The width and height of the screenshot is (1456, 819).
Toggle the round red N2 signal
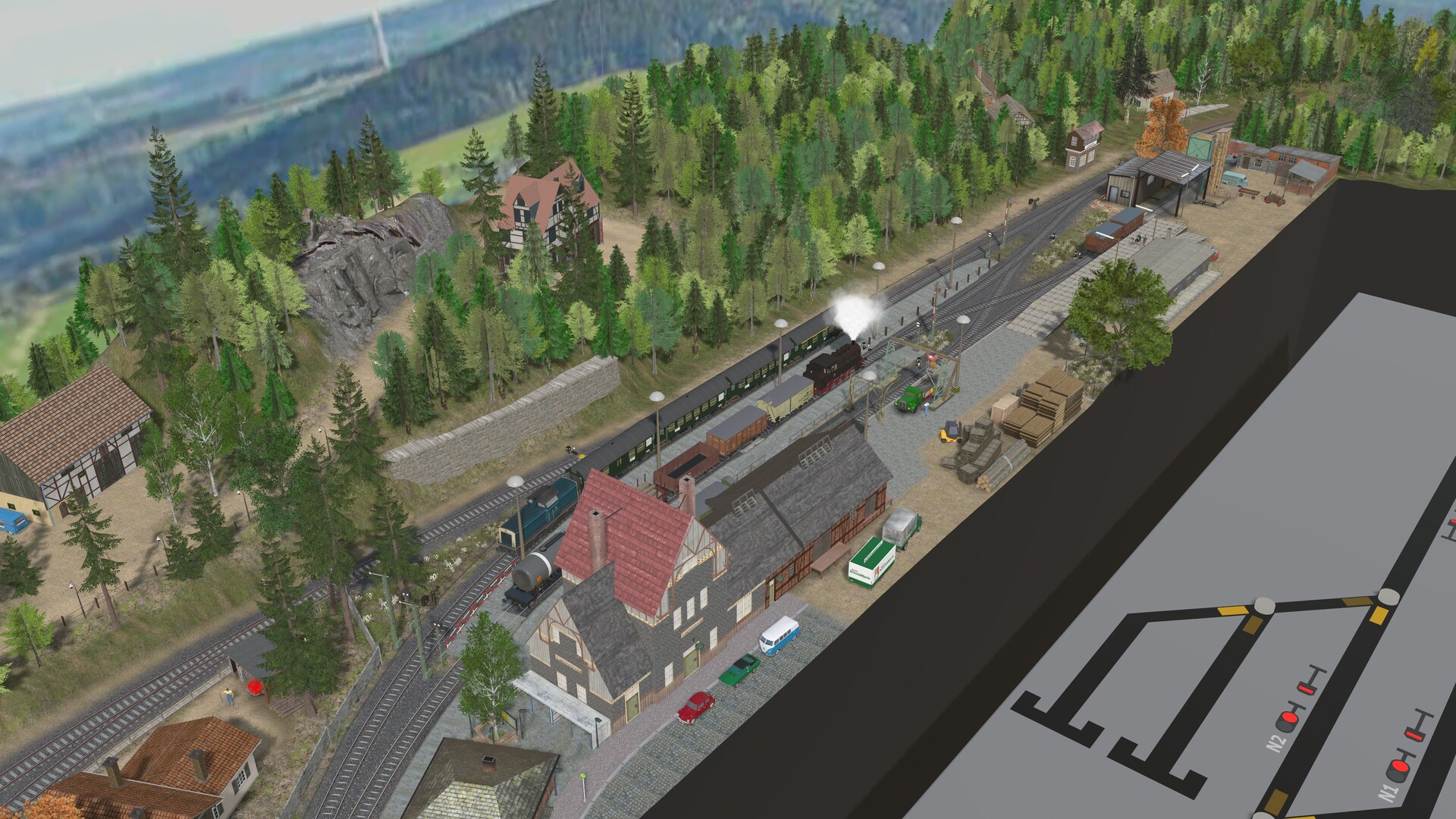[1289, 719]
